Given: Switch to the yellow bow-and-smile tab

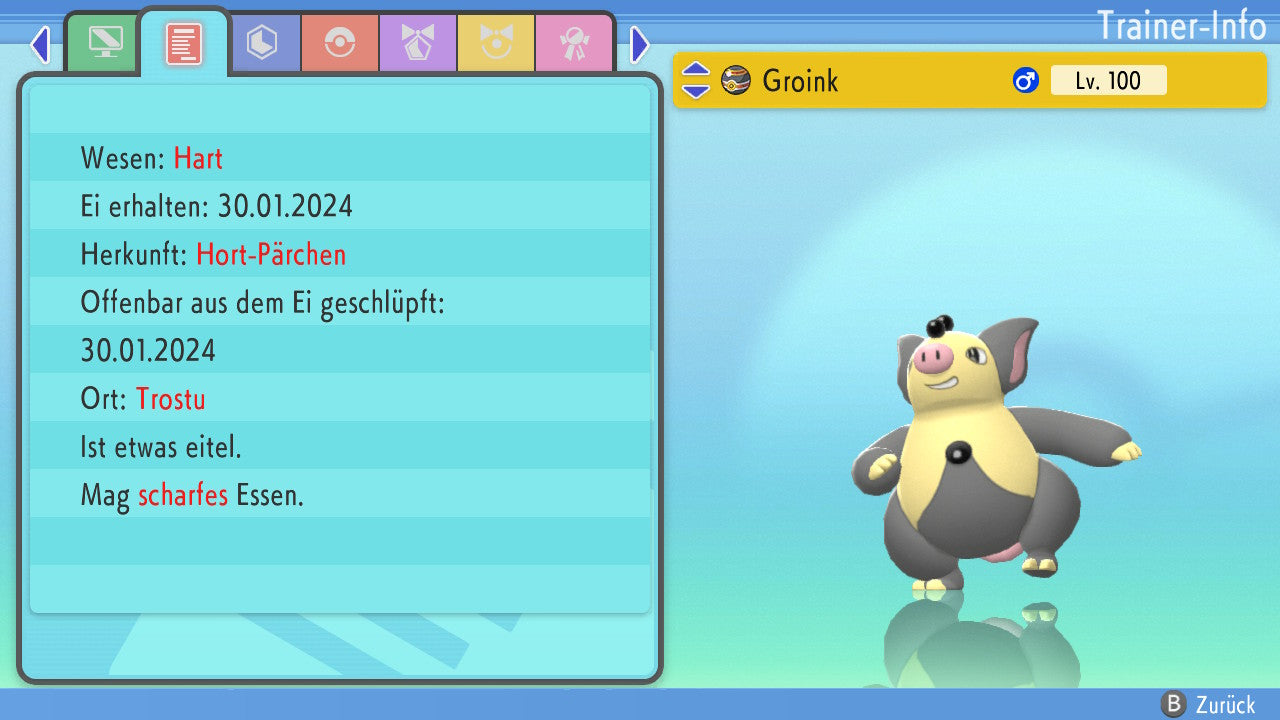Looking at the screenshot, I should (x=496, y=43).
